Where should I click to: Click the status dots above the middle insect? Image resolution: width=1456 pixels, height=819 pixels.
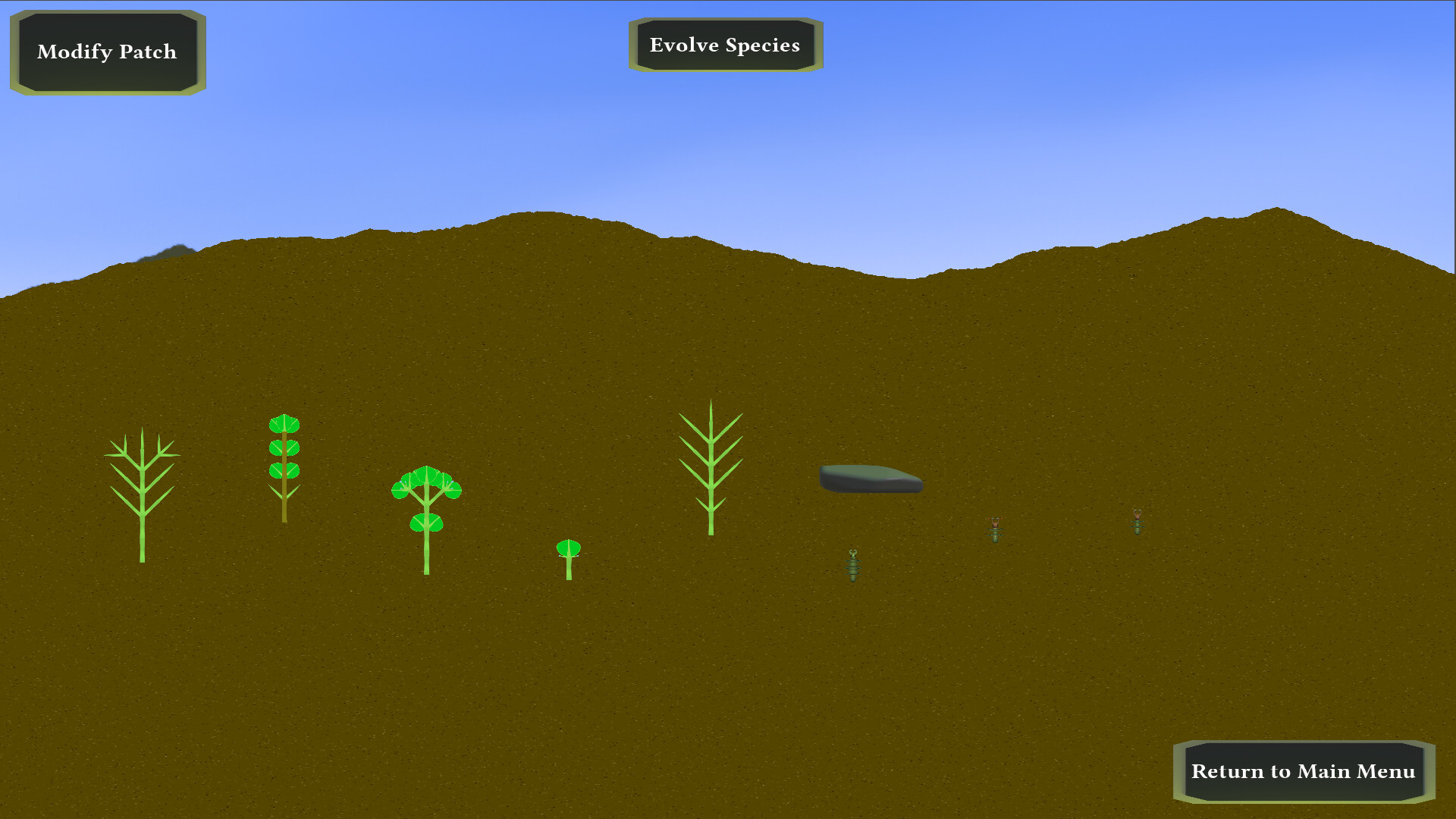point(996,519)
